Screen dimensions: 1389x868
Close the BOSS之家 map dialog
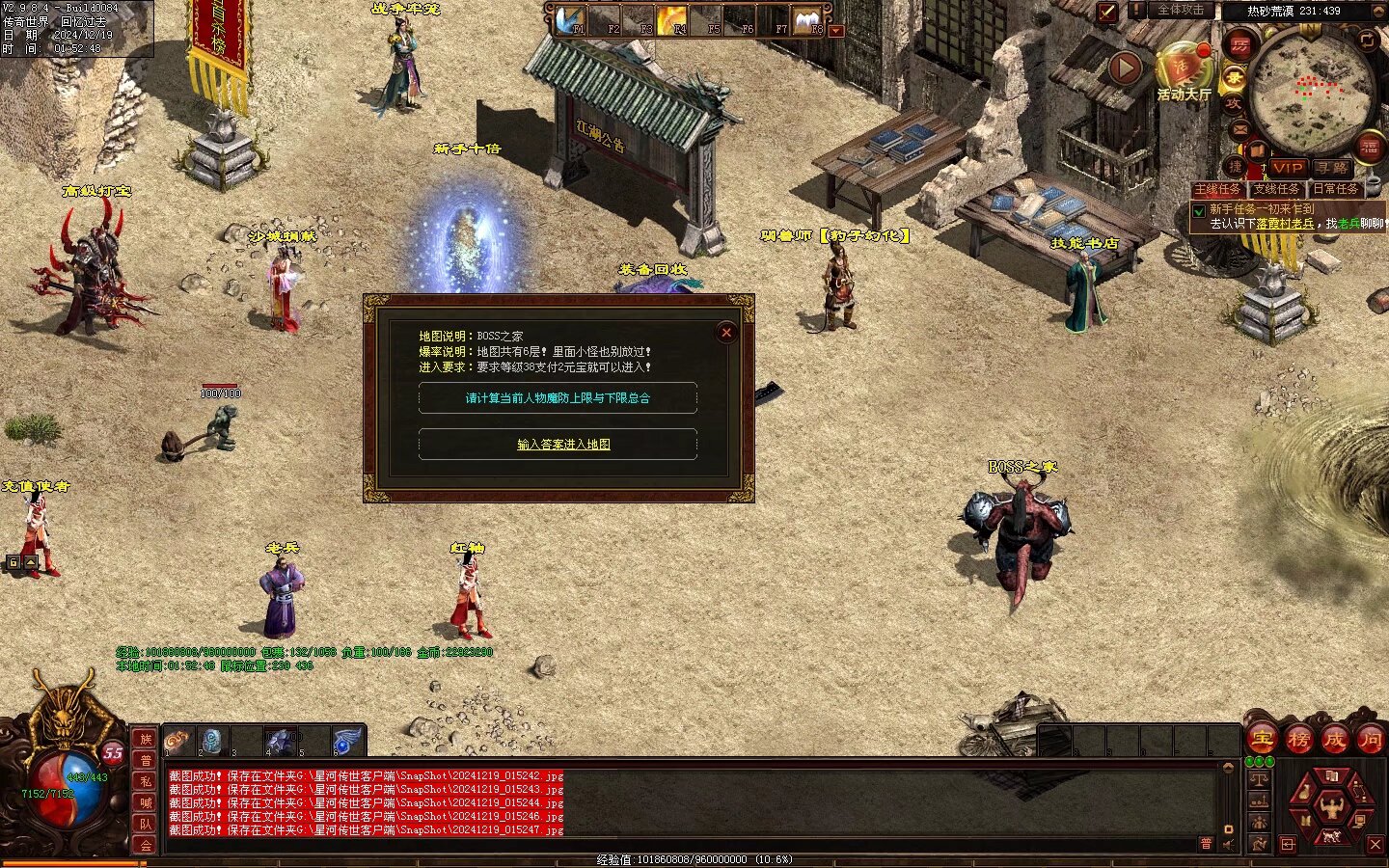[x=726, y=333]
